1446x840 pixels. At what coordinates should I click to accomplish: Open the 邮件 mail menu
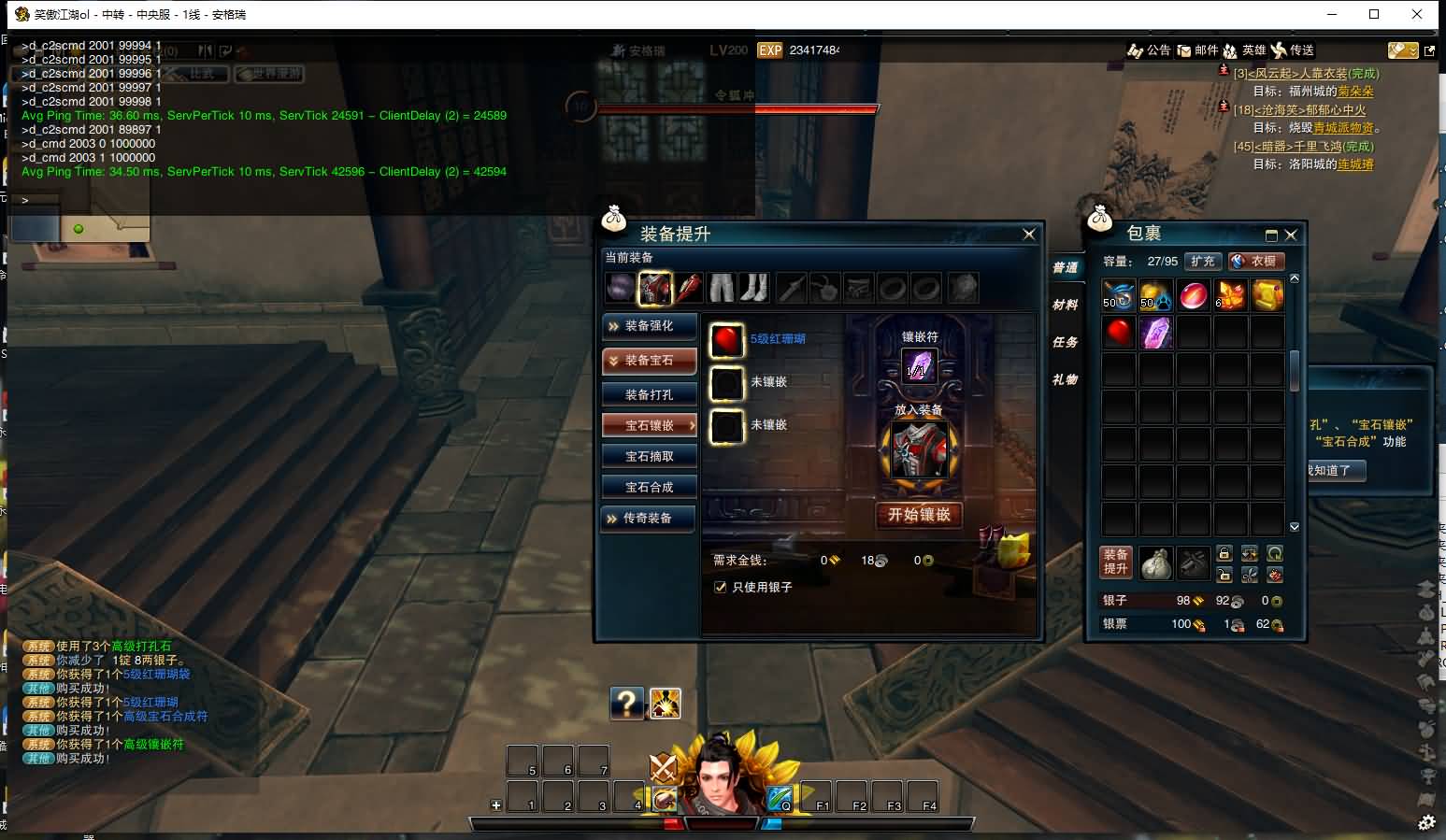click(x=1197, y=50)
